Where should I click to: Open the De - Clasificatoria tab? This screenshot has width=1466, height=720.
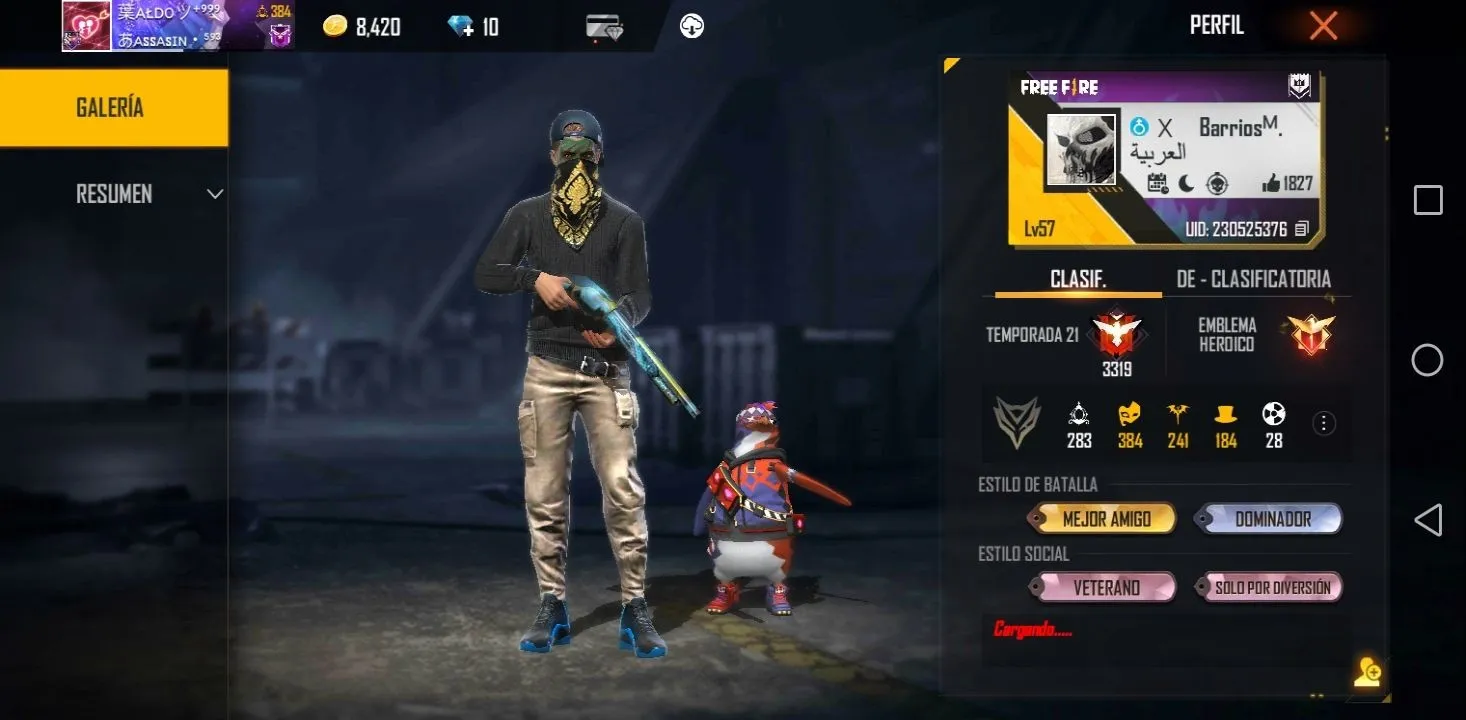1253,279
